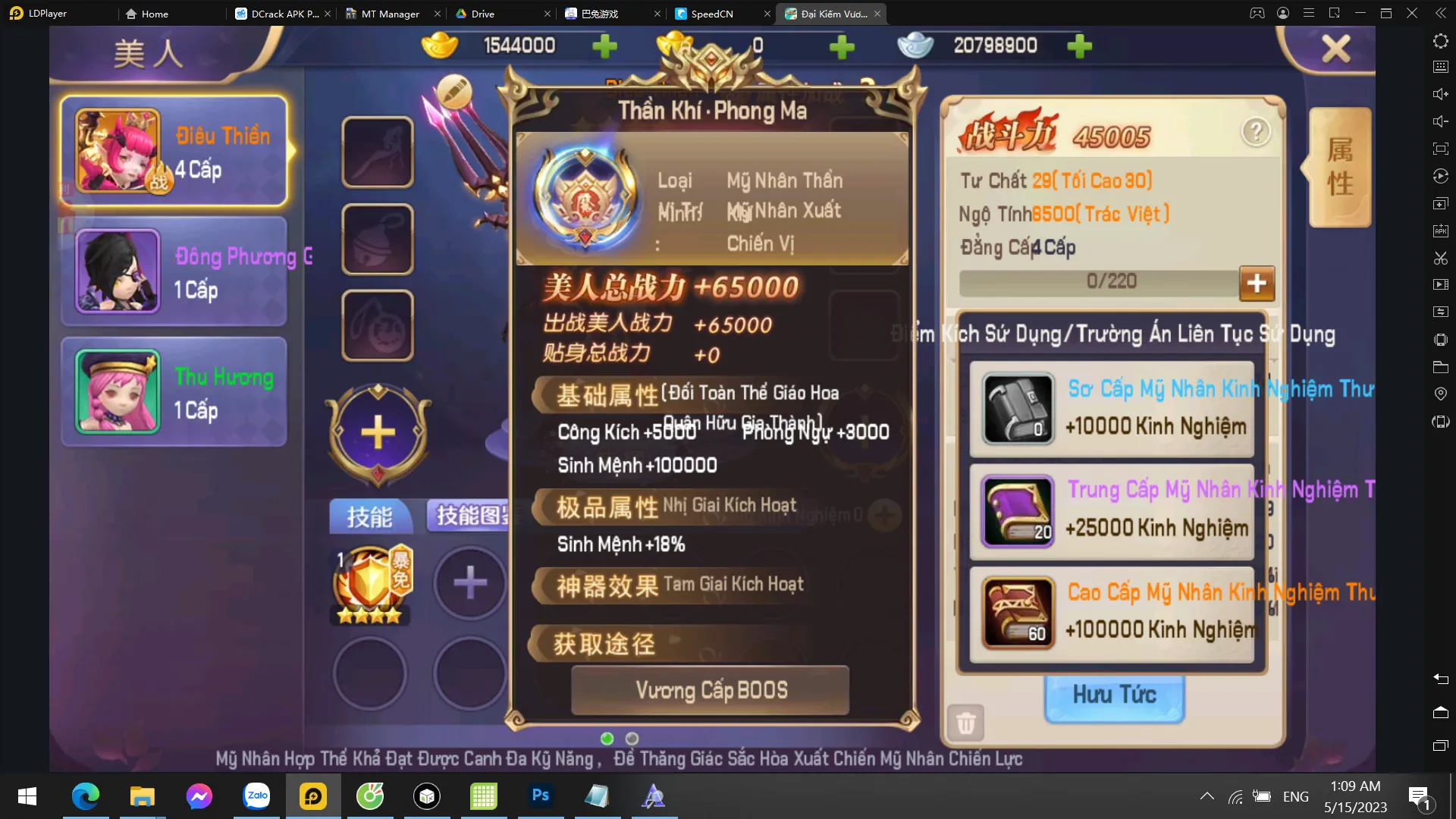Launch Photoshop from the taskbar
Viewport: 1456px width, 819px height.
pyautogui.click(x=540, y=796)
